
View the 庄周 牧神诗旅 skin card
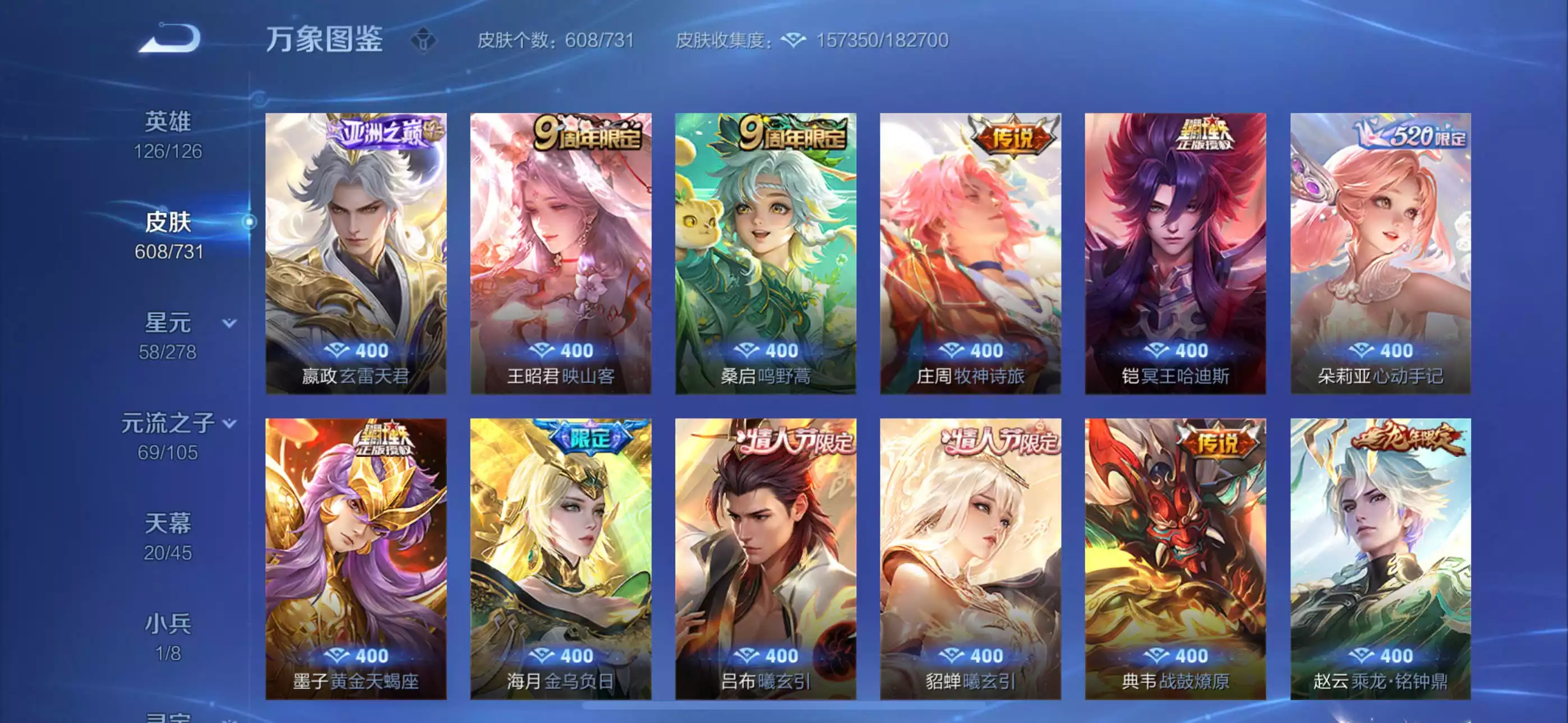pyautogui.click(x=970, y=253)
